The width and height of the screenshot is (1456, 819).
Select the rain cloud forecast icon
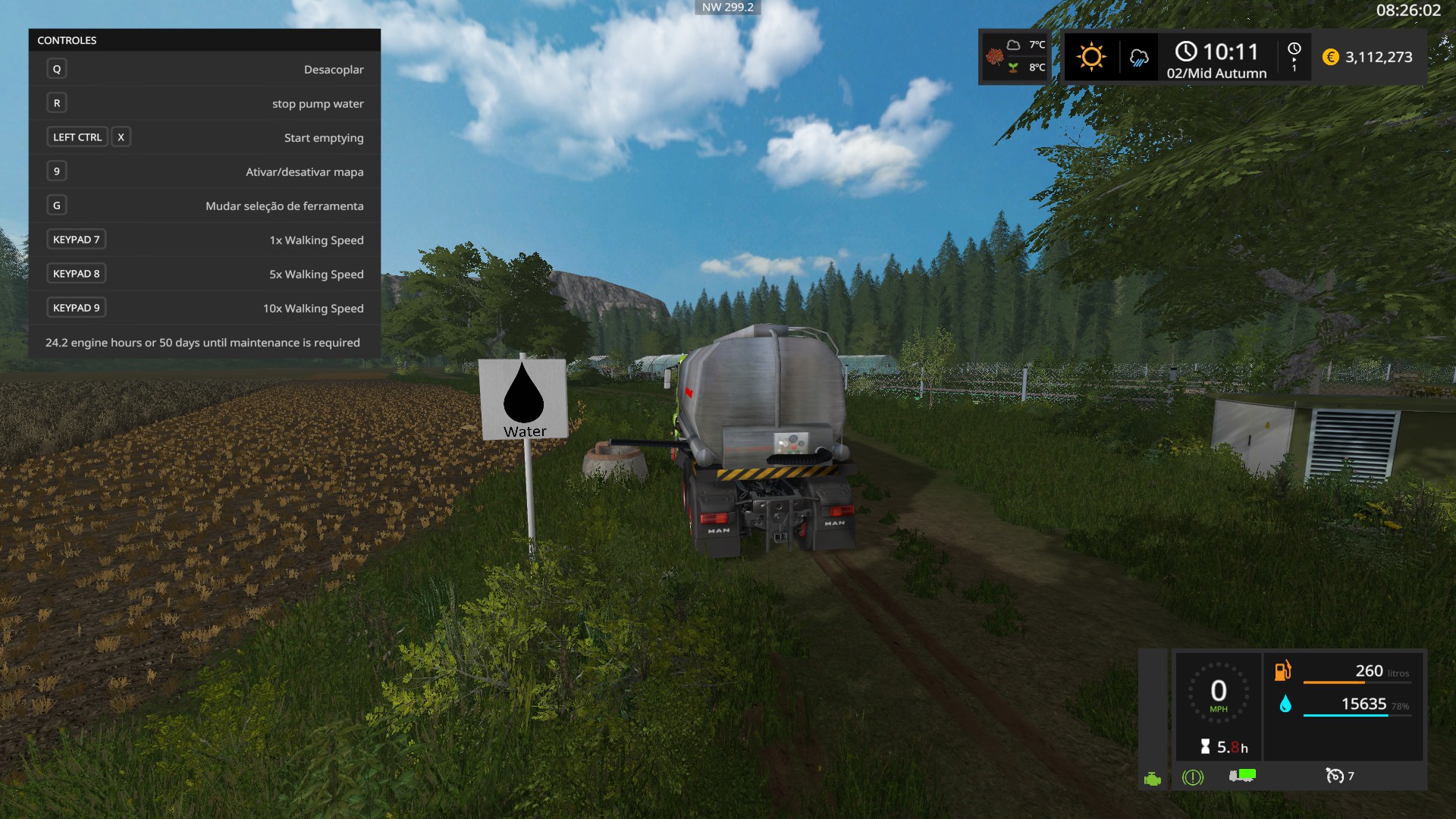click(x=1138, y=58)
